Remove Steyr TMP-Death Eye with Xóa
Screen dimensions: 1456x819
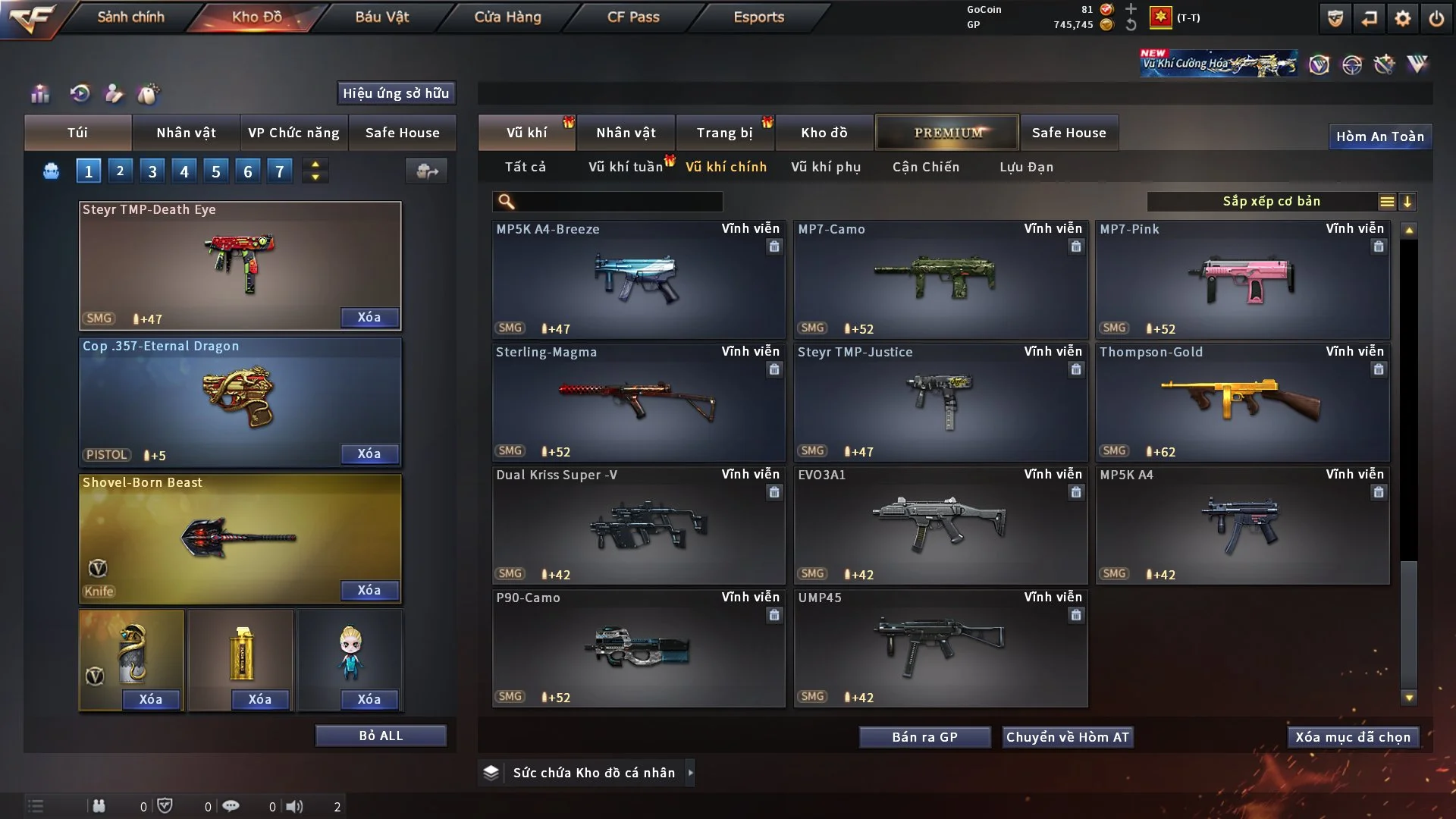pos(369,317)
